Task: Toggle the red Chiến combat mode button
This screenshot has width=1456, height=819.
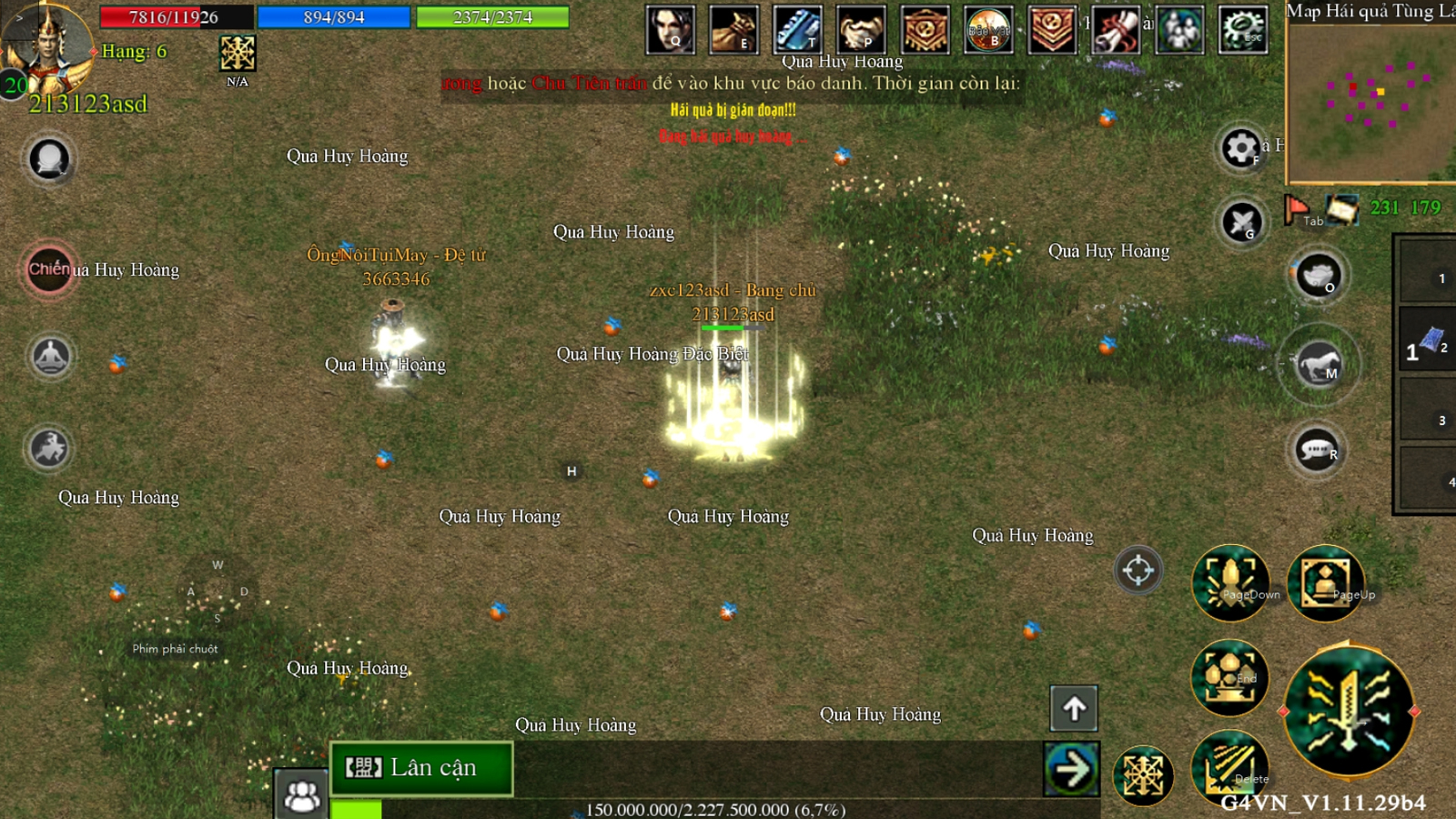Action: coord(49,269)
